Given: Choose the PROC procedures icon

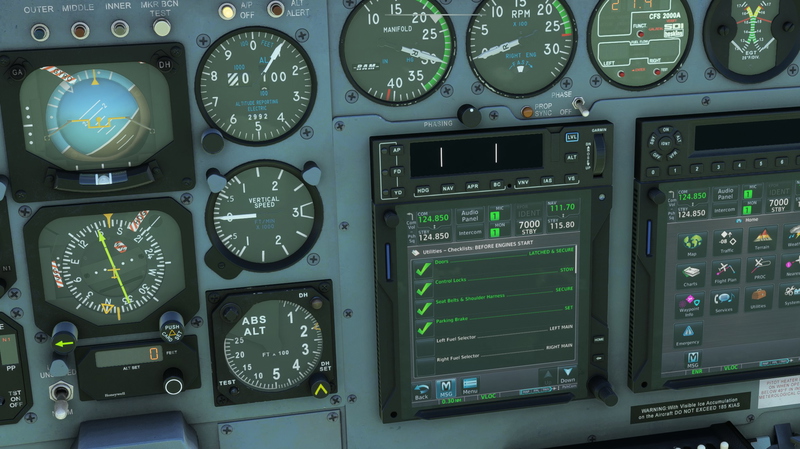Looking at the screenshot, I should tap(762, 271).
